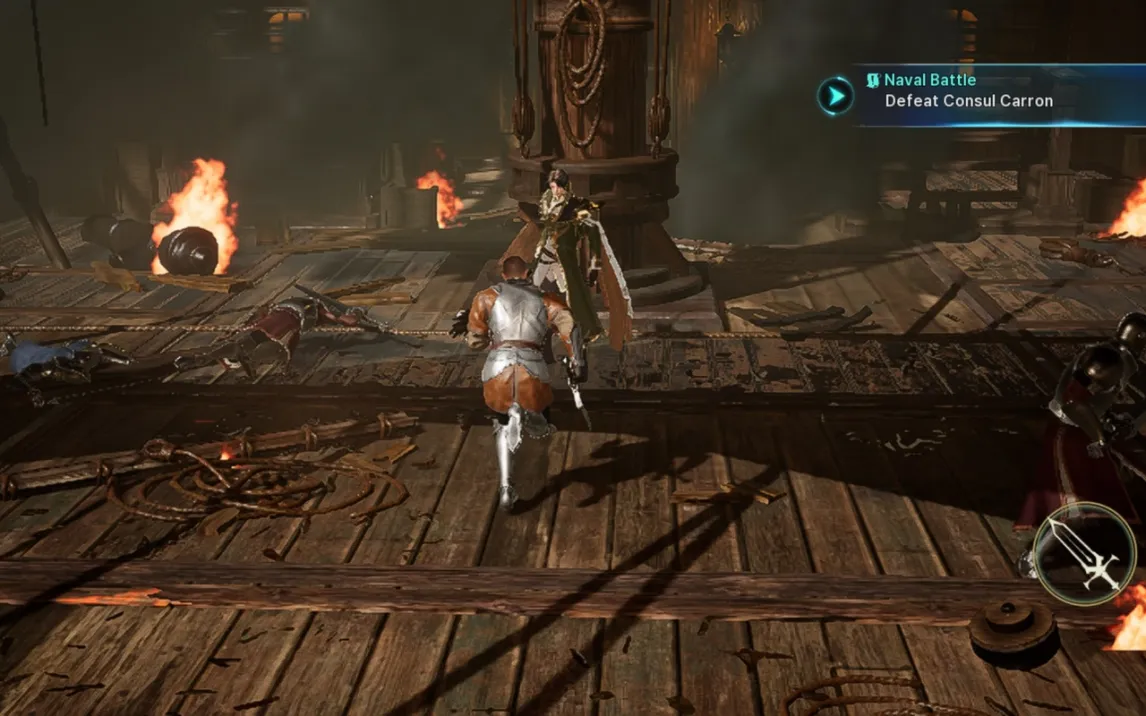Click the quest arrow play button
The height and width of the screenshot is (716, 1146).
point(835,95)
